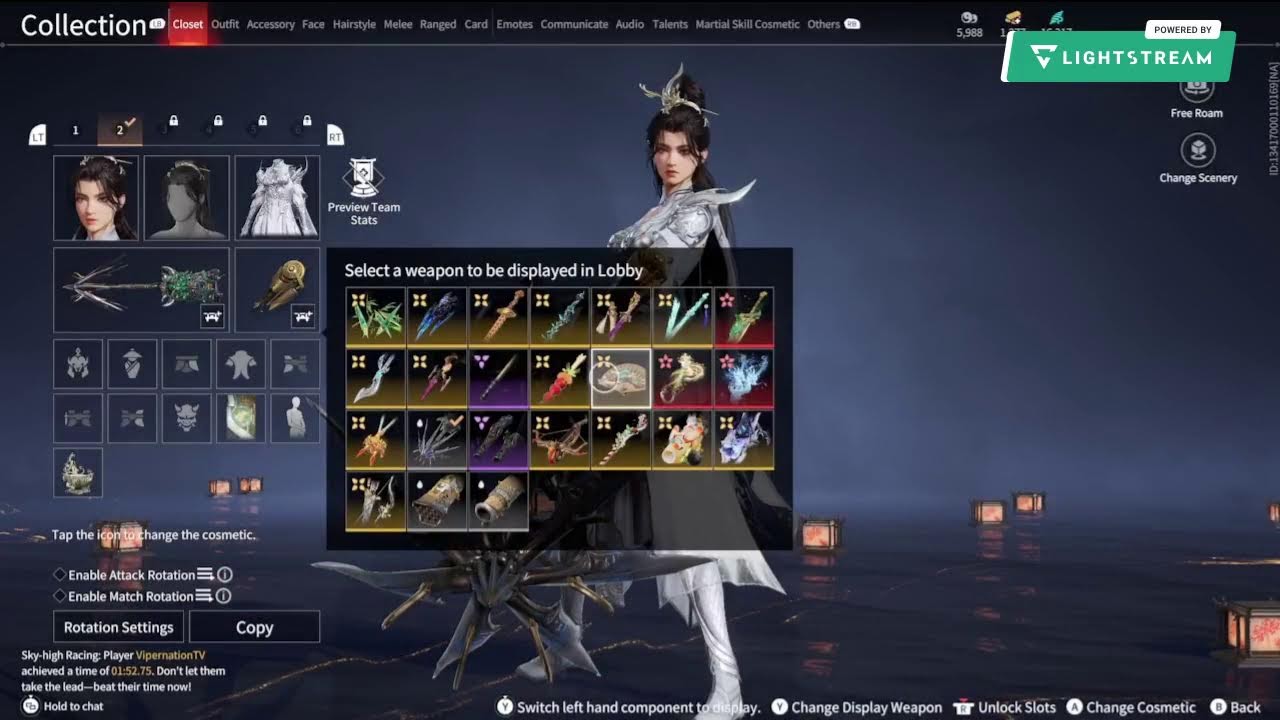Select closet preset slot 1
This screenshot has height=720, width=1280.
[x=75, y=130]
